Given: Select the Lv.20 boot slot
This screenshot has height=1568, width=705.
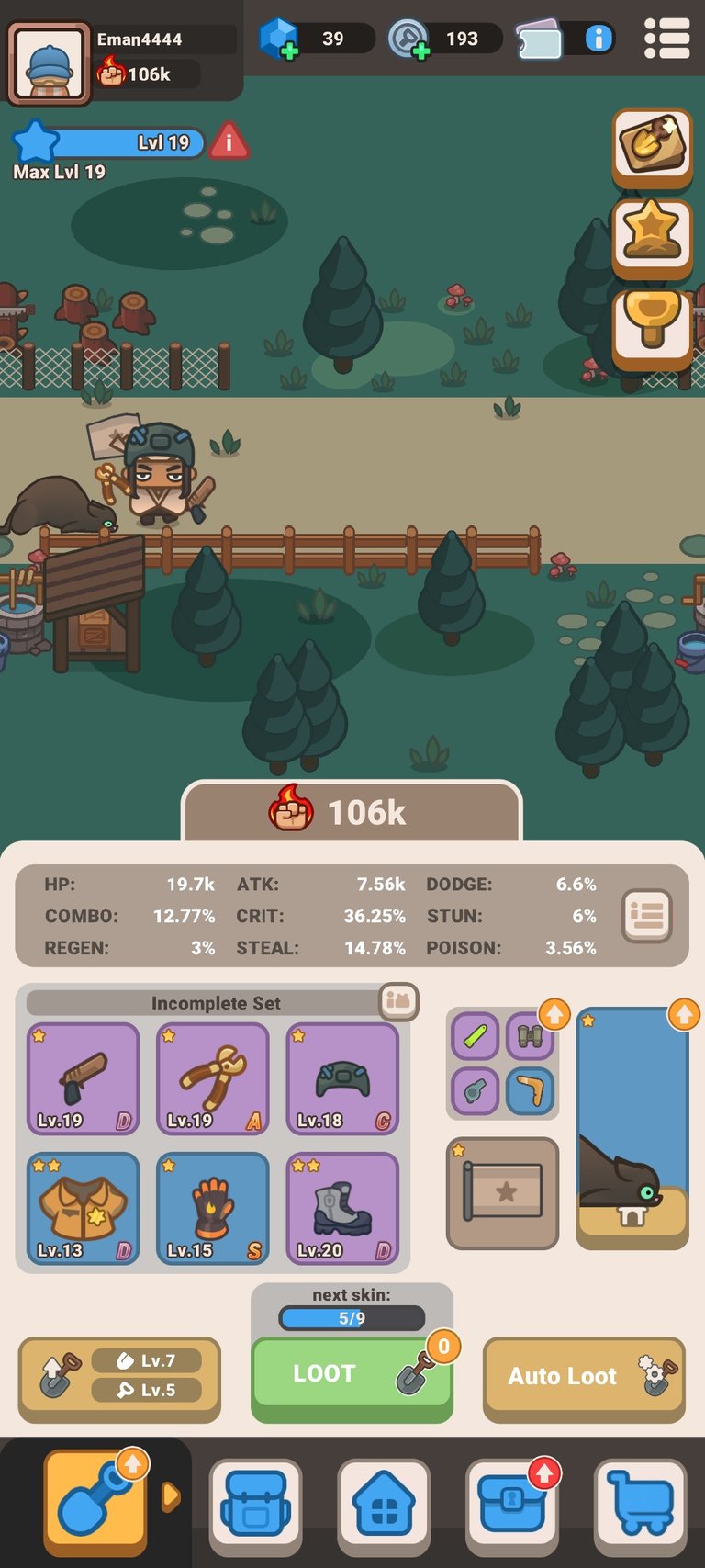Looking at the screenshot, I should click(343, 1208).
